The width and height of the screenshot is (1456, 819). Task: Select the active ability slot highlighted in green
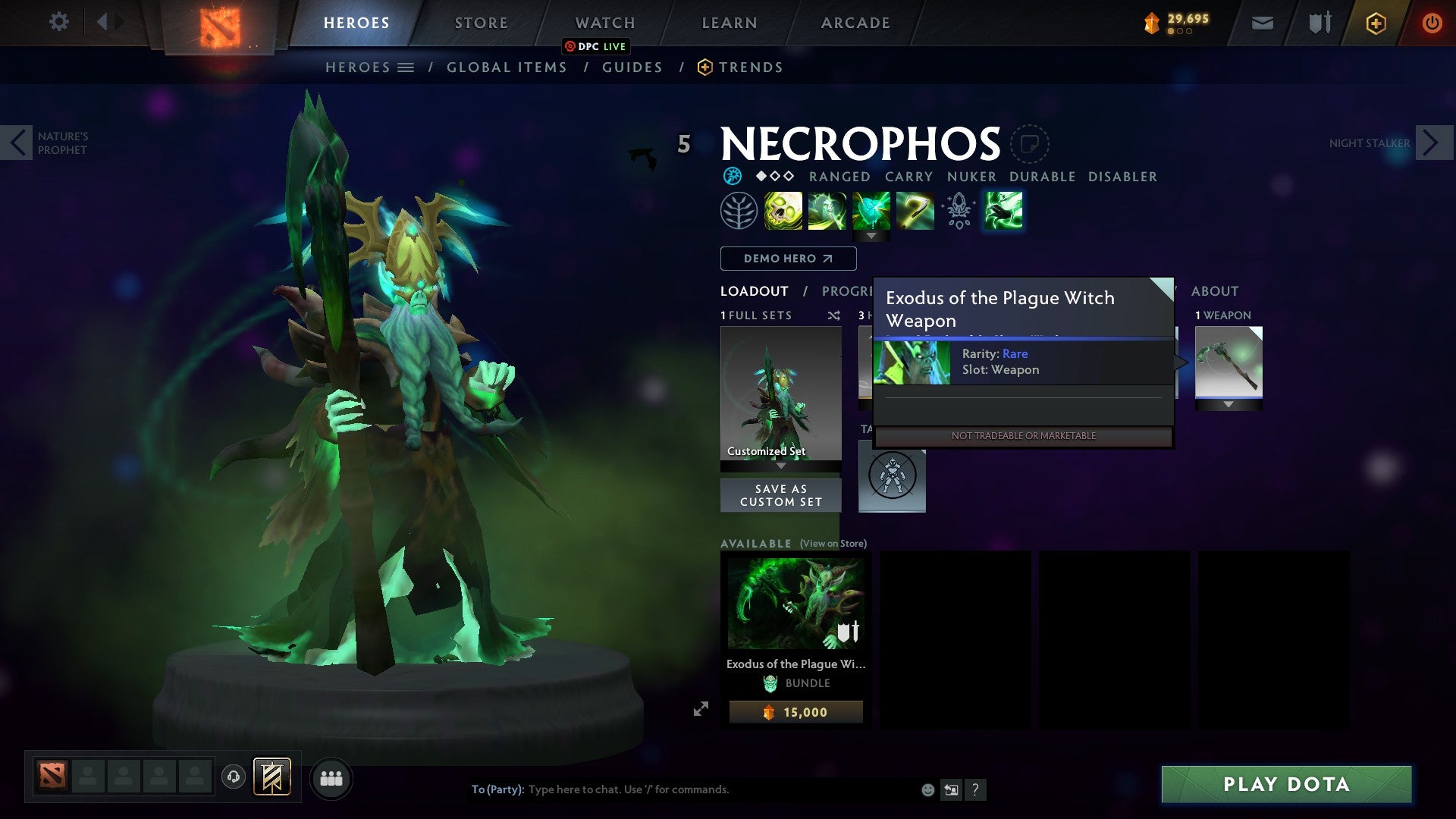1003,210
